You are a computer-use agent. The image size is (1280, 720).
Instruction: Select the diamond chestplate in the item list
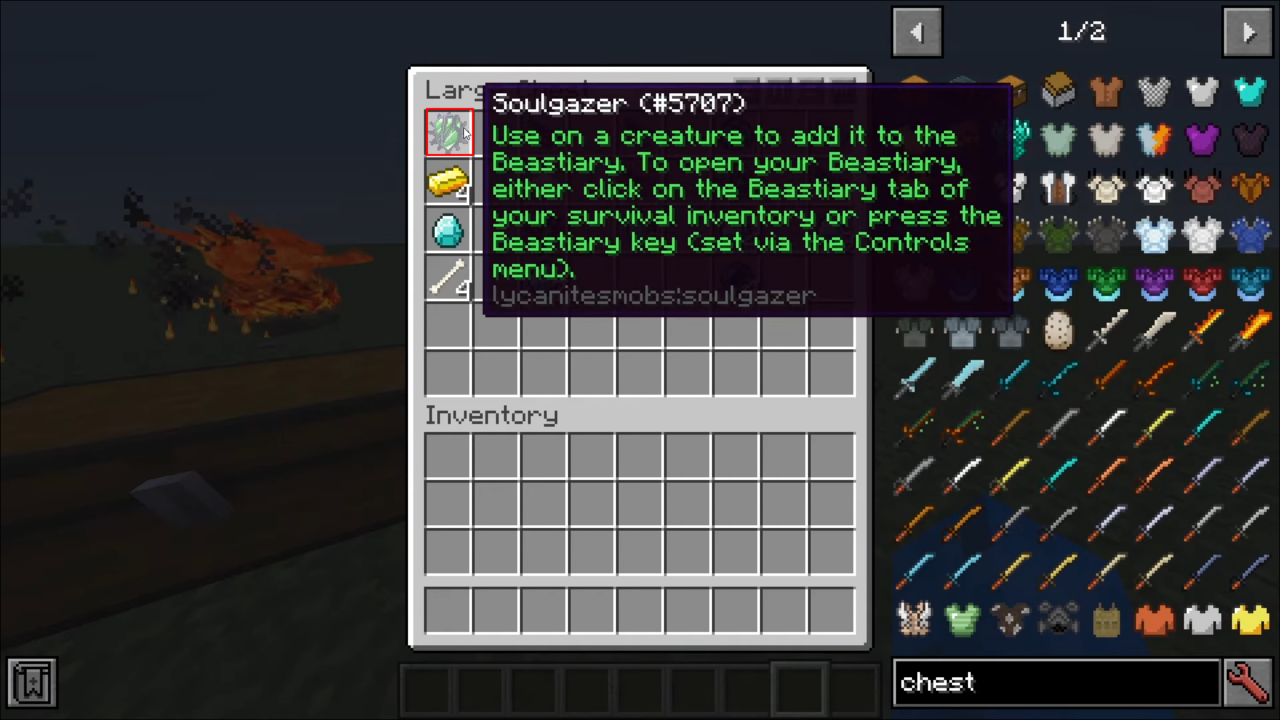1250,91
